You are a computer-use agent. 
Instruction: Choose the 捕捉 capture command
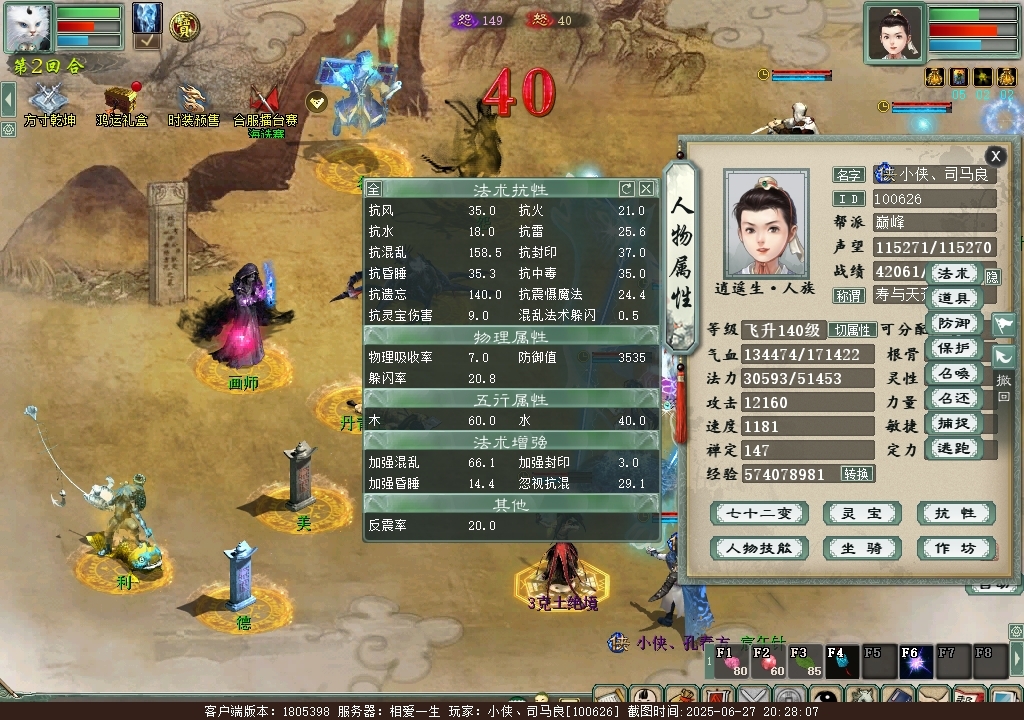953,424
